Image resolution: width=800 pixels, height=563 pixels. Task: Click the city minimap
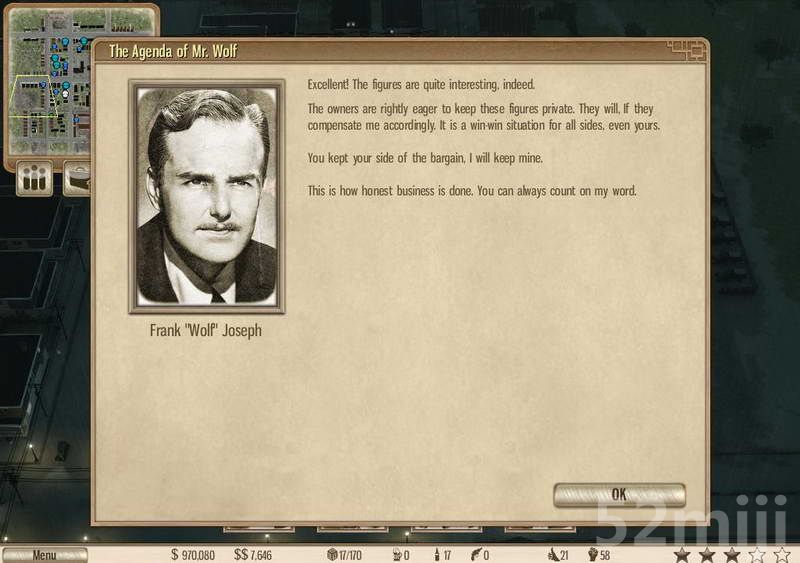[x=50, y=85]
